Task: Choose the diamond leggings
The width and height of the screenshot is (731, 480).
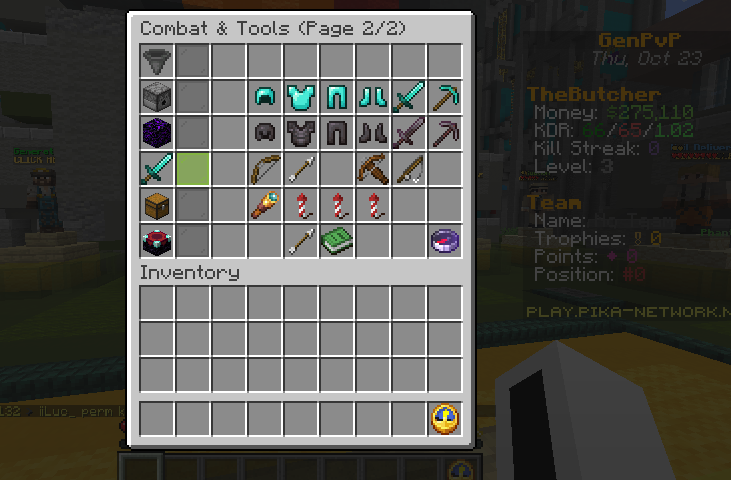Action: 337,97
